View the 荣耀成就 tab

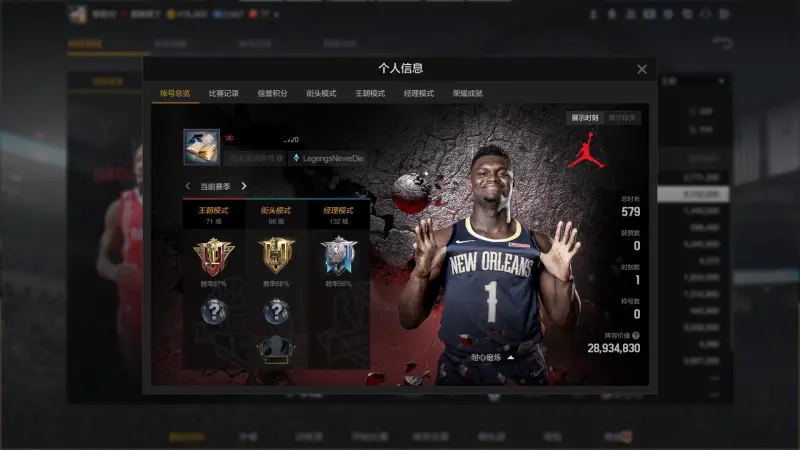pos(467,93)
